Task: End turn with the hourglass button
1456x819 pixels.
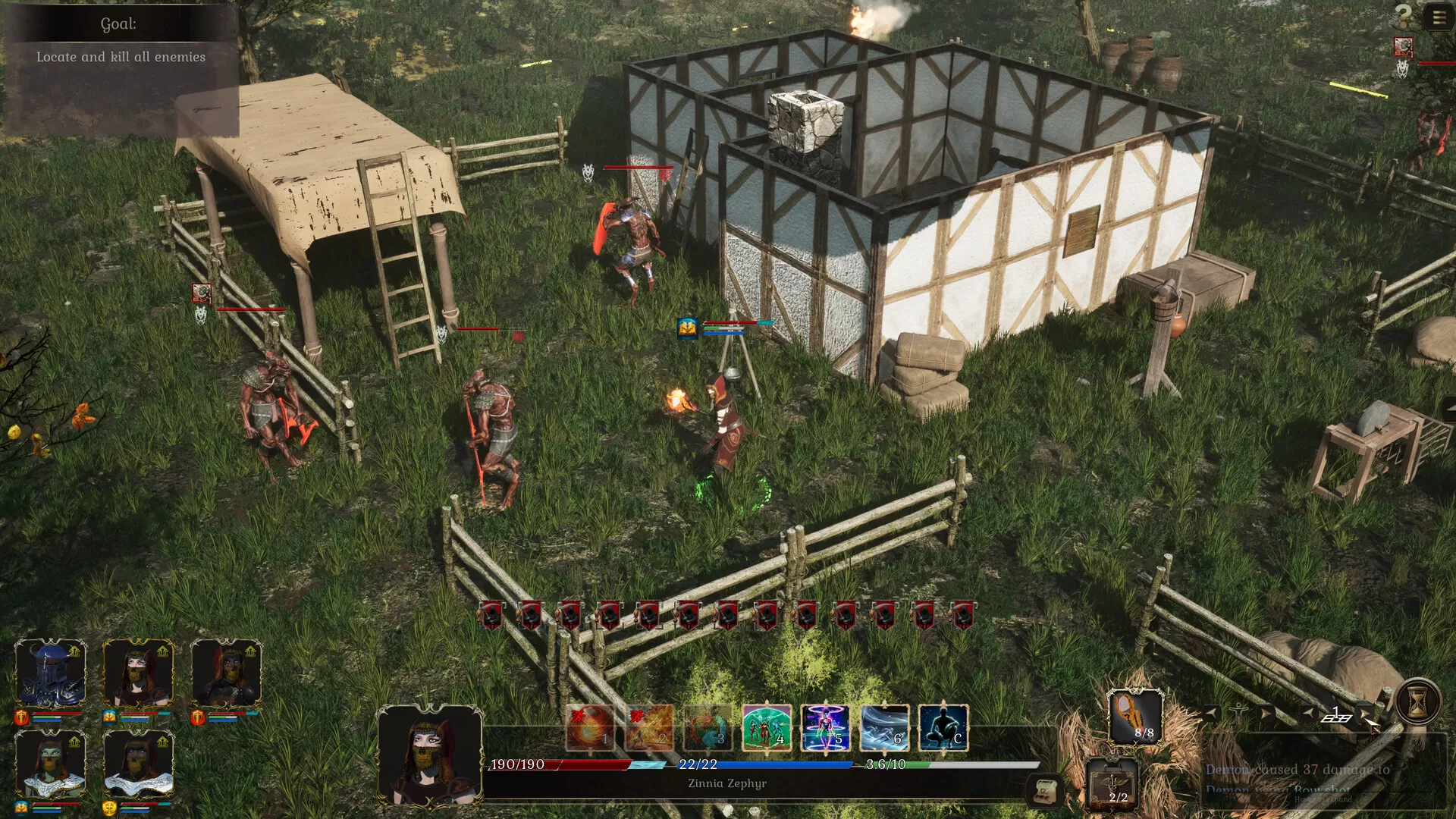Action: click(x=1417, y=703)
